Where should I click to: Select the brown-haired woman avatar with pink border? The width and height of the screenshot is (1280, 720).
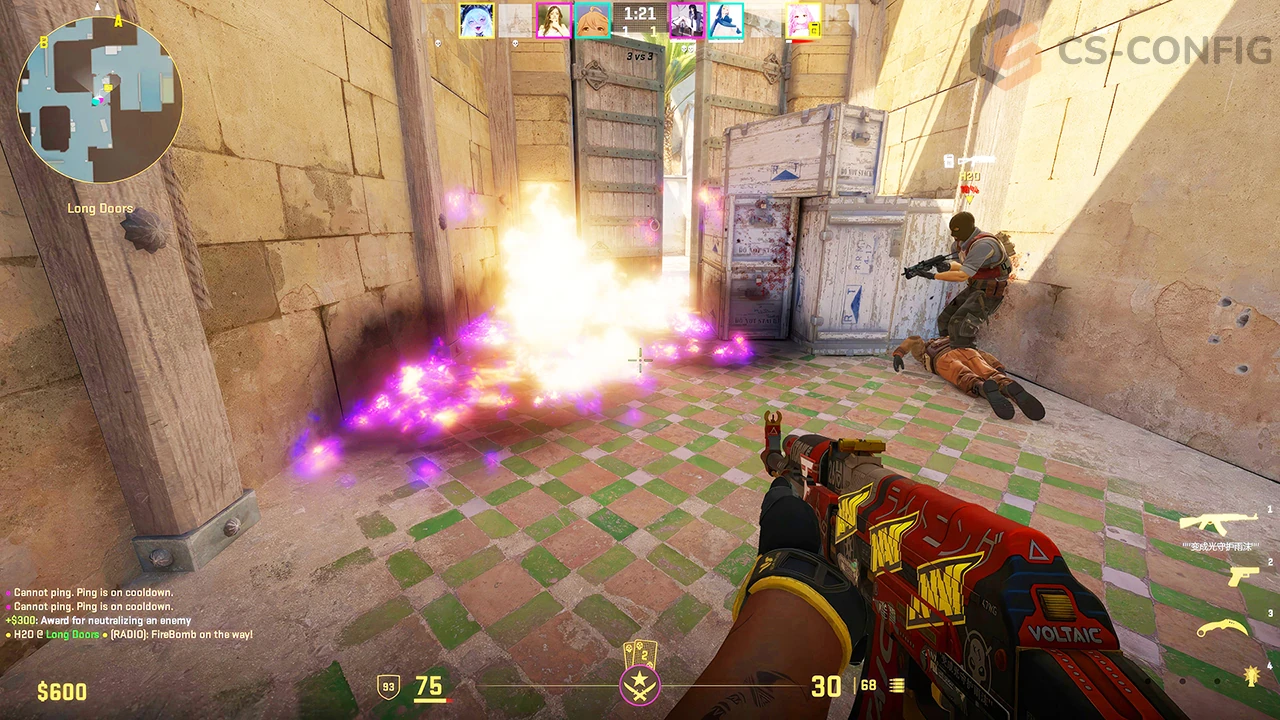coord(553,21)
